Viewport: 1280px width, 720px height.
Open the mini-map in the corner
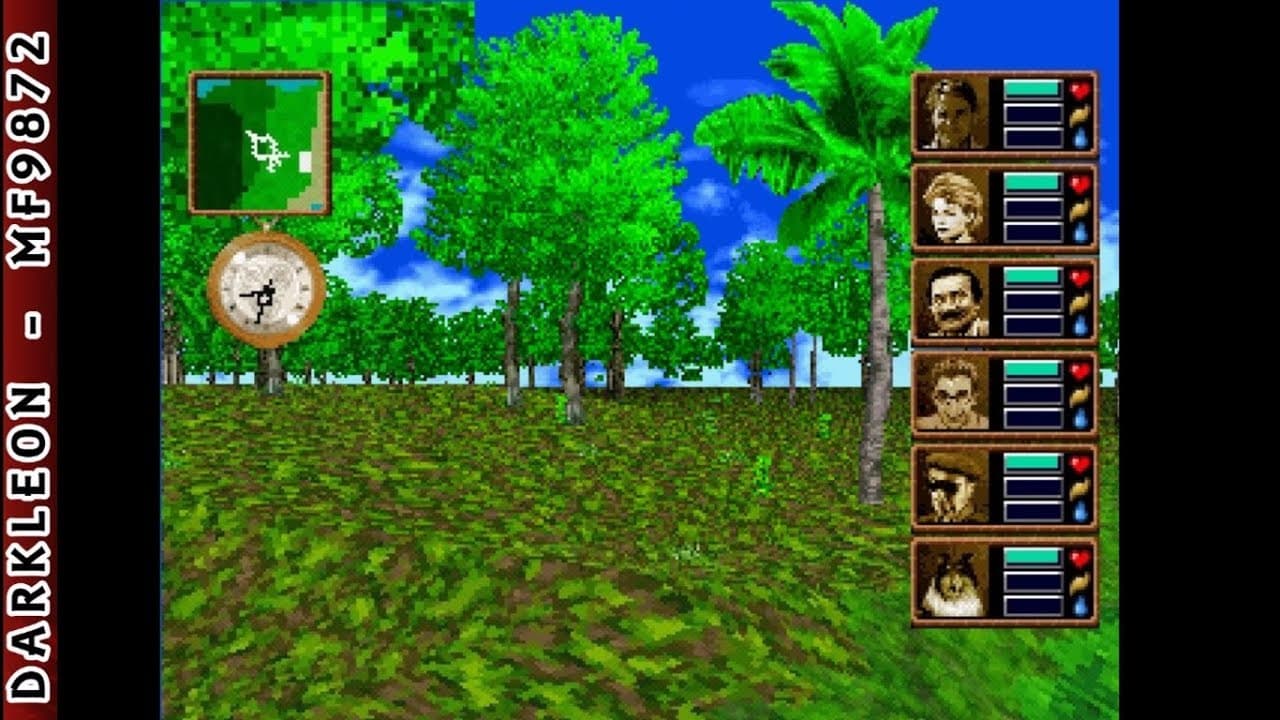point(258,140)
